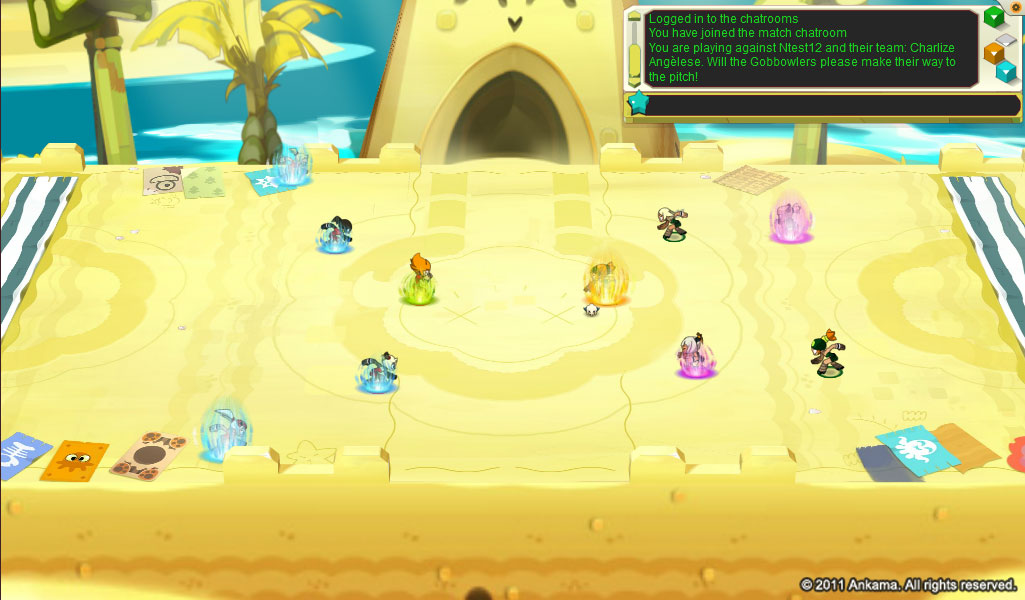Select the green cube chat channel

pyautogui.click(x=993, y=18)
